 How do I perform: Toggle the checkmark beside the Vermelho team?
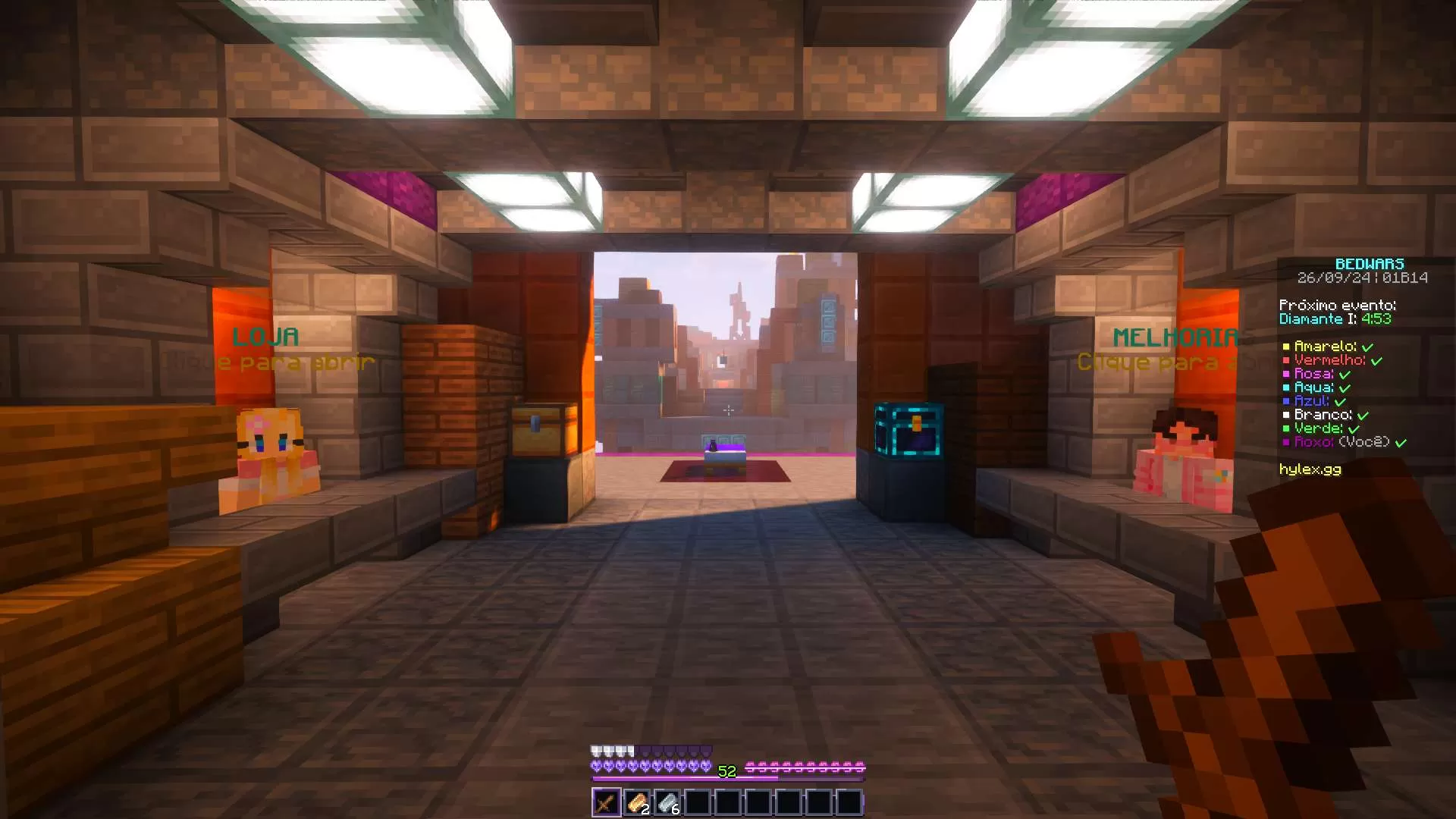(1378, 360)
